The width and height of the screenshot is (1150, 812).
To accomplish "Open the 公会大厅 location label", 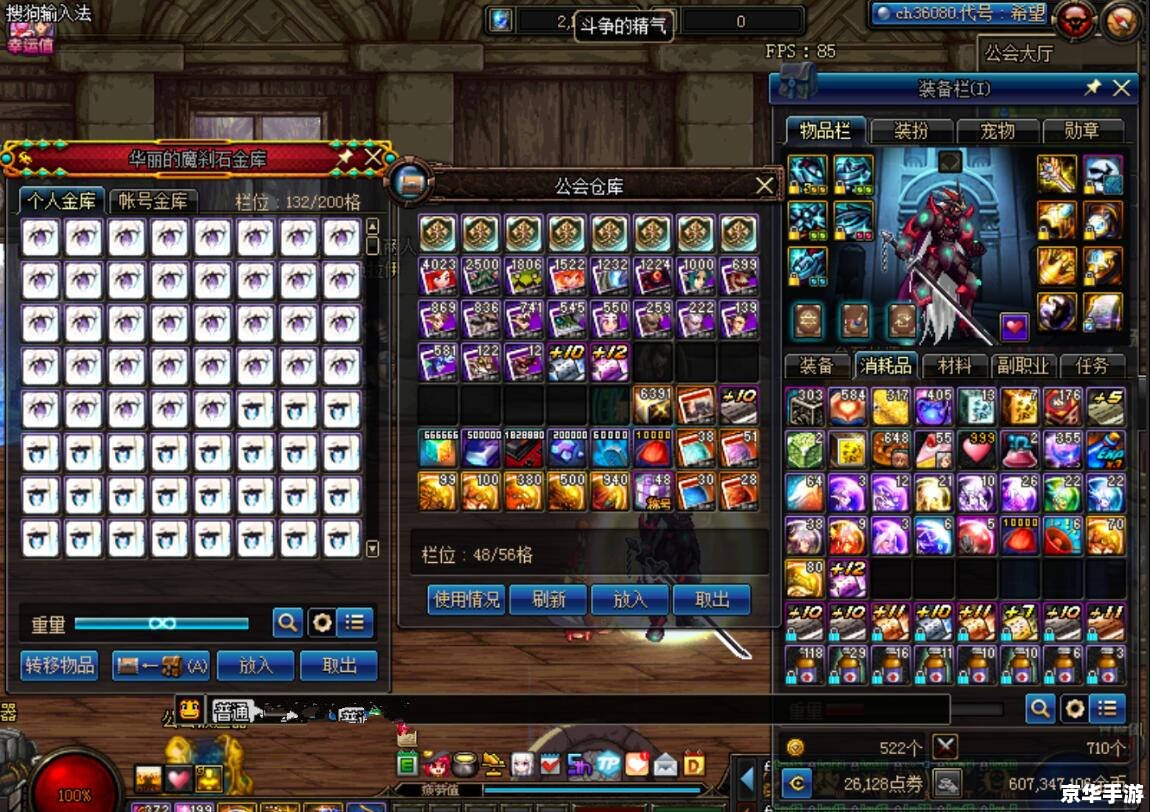I will (1018, 53).
